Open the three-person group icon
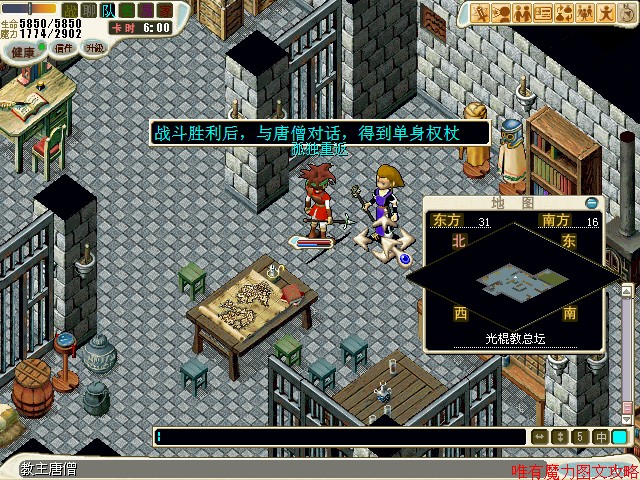 (586, 13)
